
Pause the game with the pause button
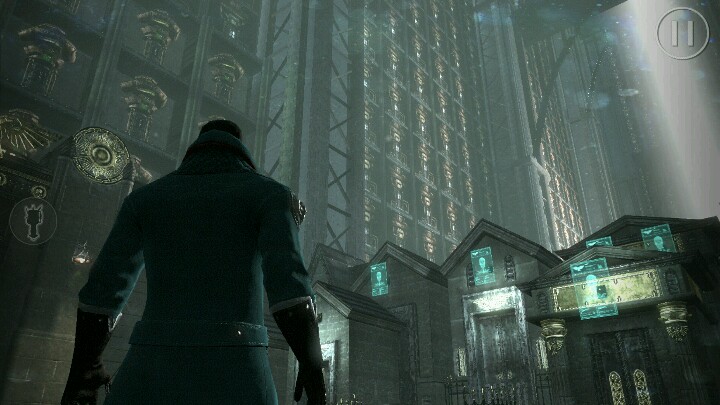[x=682, y=33]
